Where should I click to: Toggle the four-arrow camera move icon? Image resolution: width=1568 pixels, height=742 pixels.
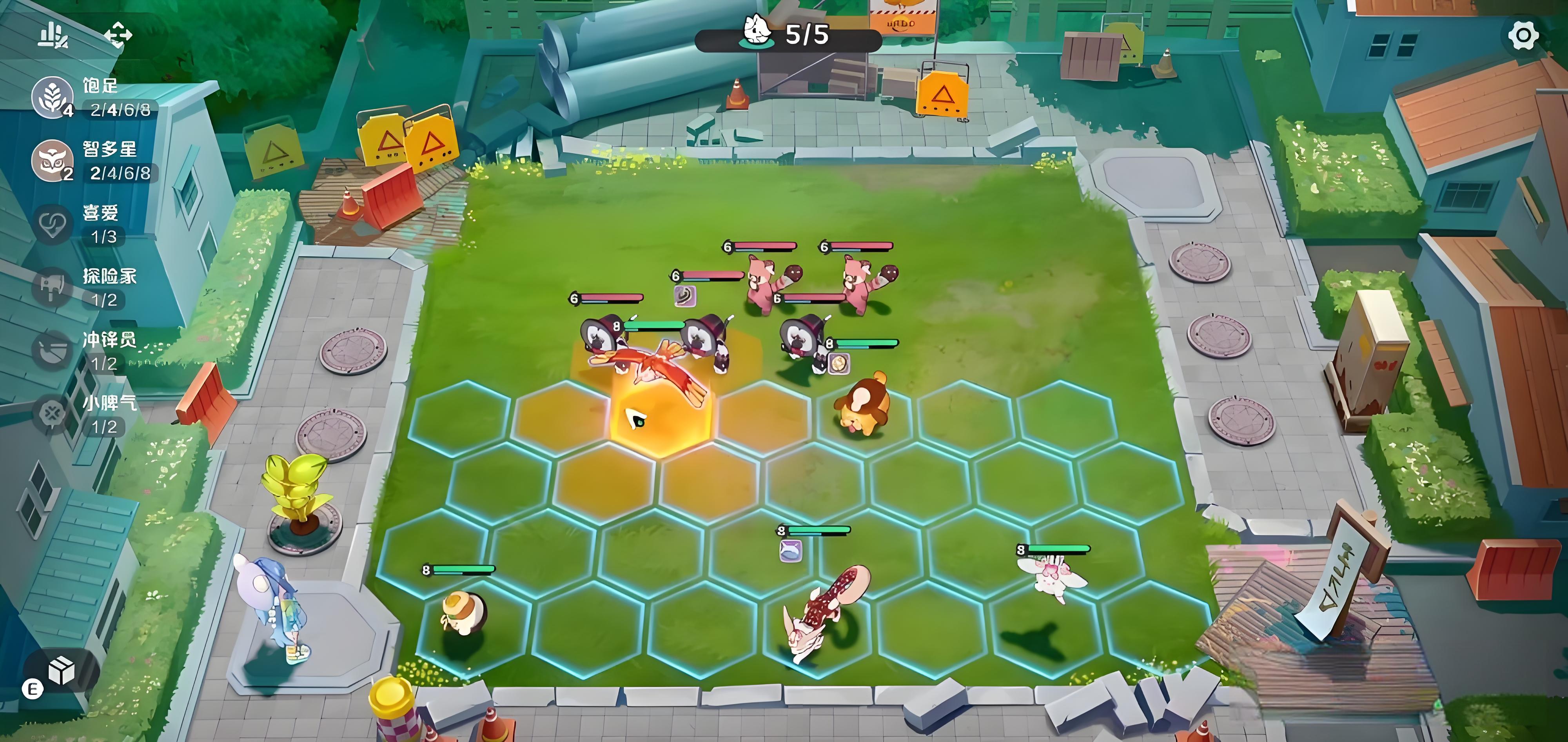point(118,35)
